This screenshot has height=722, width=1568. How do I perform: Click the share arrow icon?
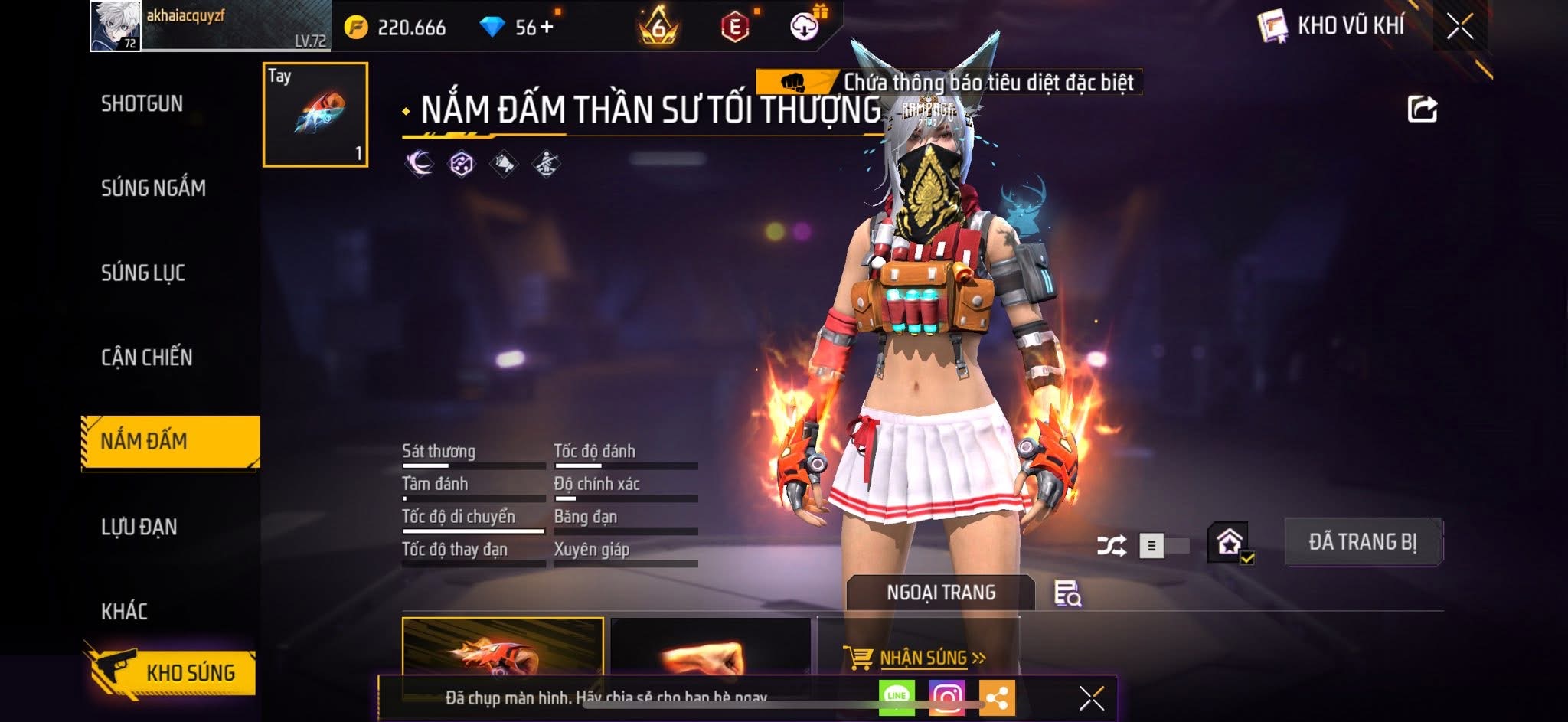tap(1422, 109)
